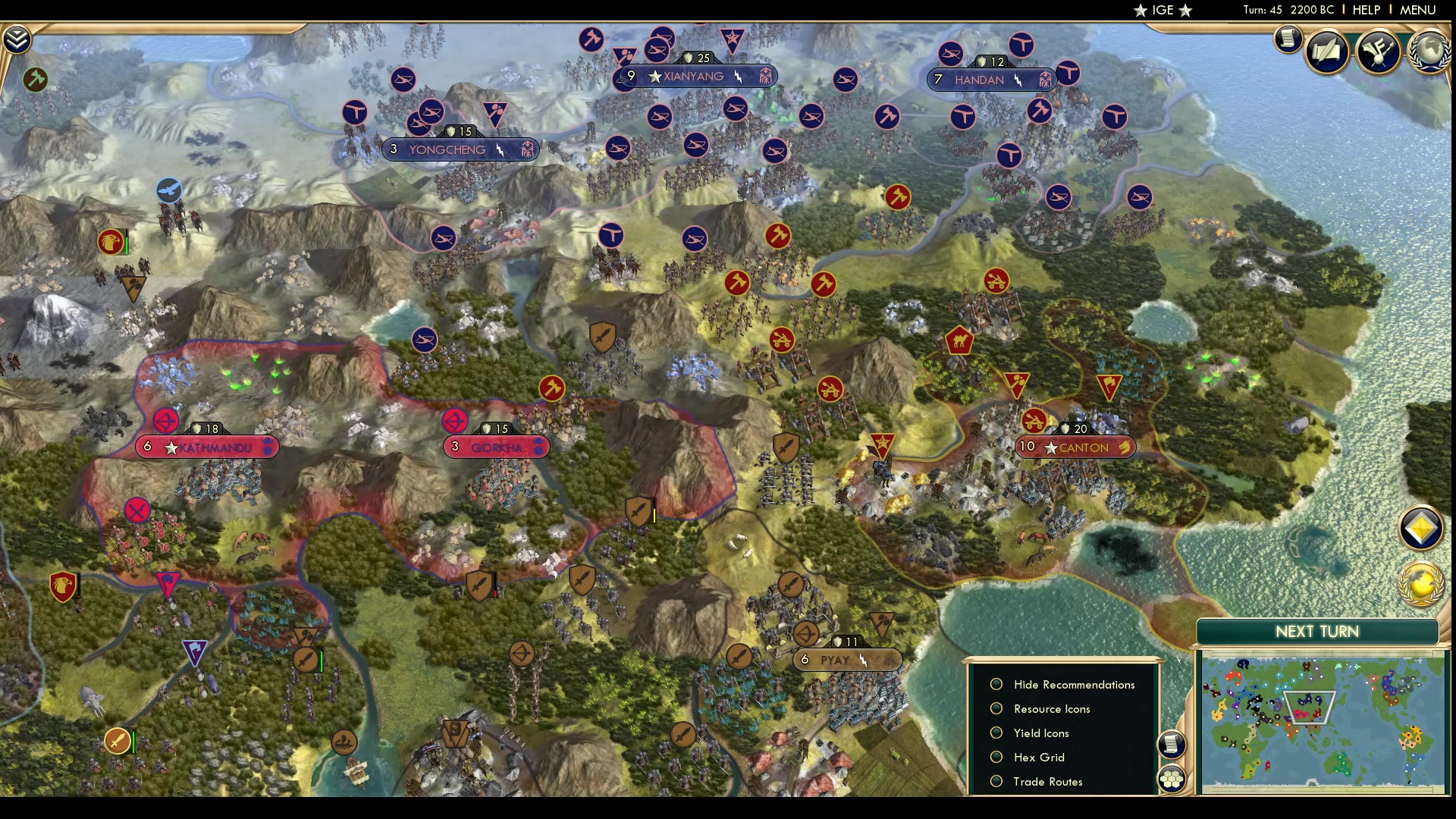This screenshot has height=819, width=1456.
Task: Select the archer icon on the Kathmandu banner
Action: (167, 420)
